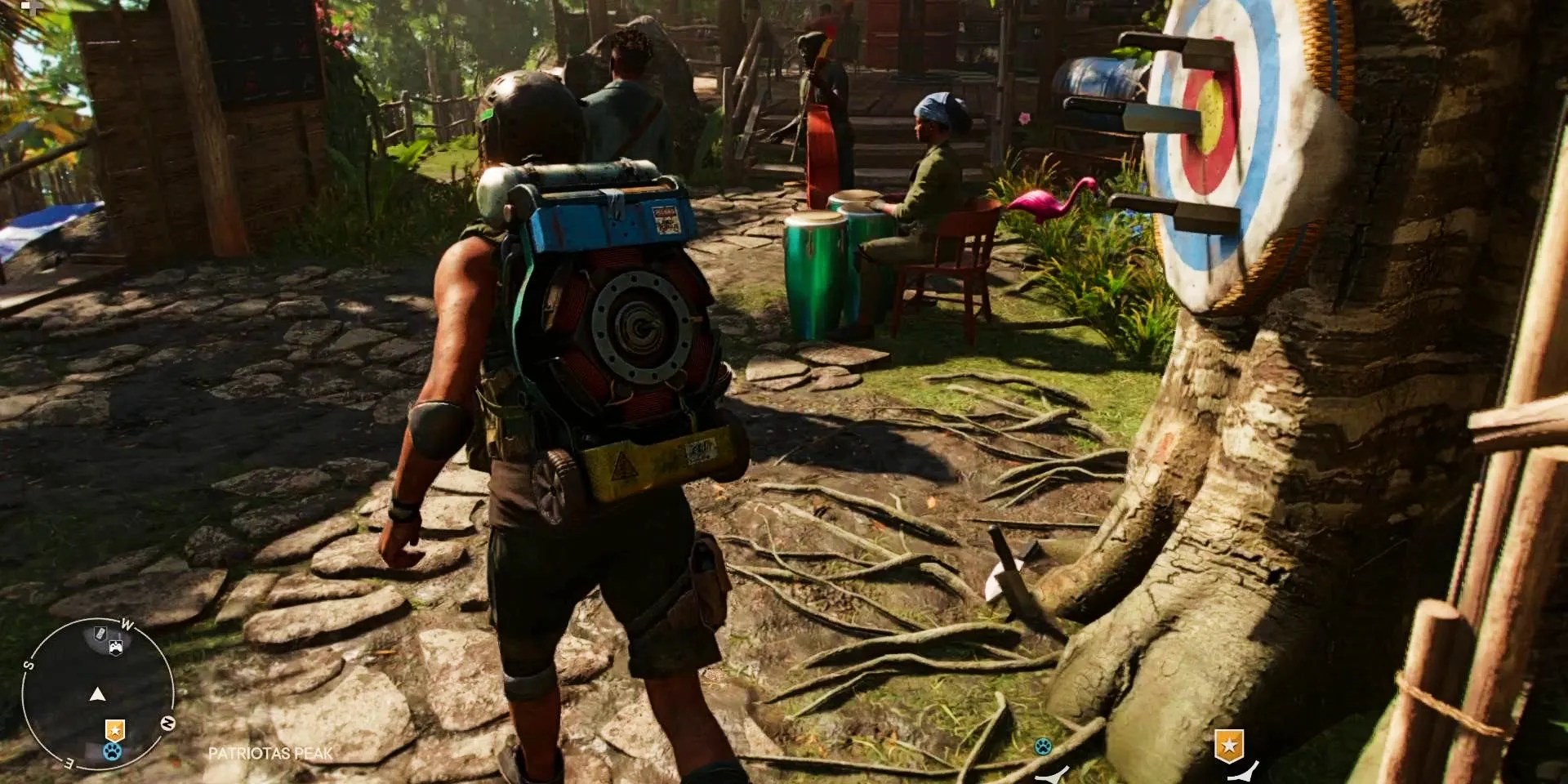
Task: Select the player arrow at the minimap center
Action: 98,696
